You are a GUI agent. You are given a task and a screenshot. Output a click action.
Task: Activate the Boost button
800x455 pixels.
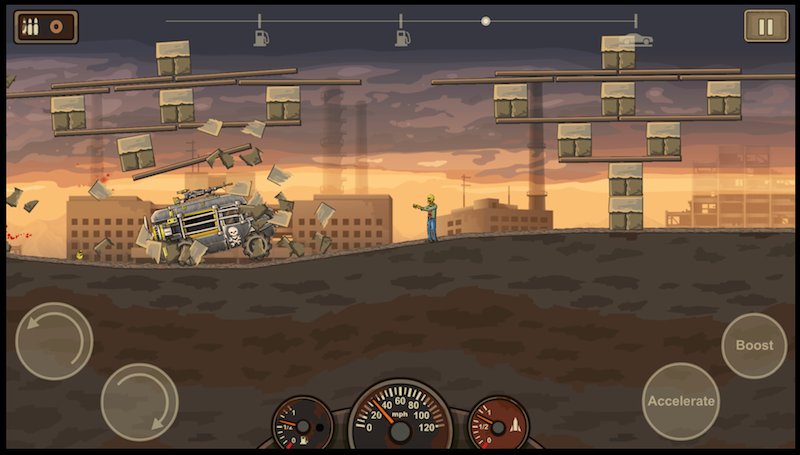754,345
